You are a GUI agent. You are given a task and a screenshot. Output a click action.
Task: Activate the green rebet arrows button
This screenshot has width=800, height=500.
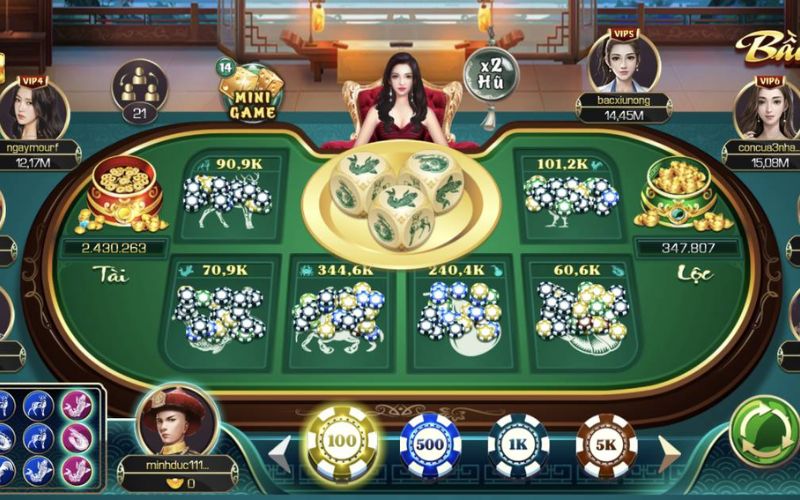coord(766,434)
